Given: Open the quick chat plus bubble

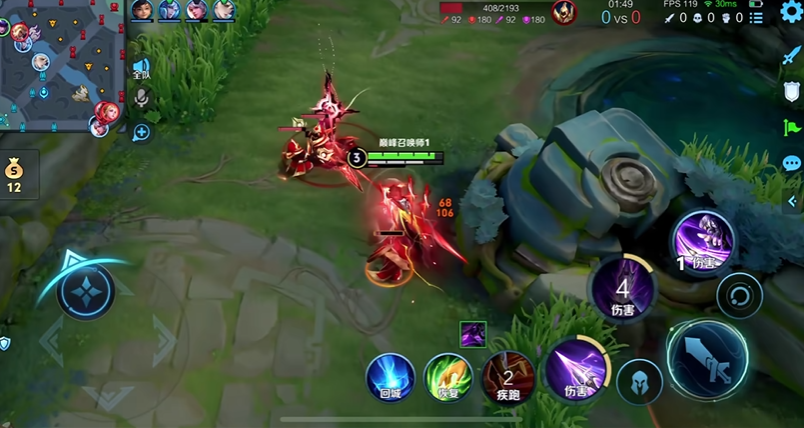Looking at the screenshot, I should [x=141, y=131].
